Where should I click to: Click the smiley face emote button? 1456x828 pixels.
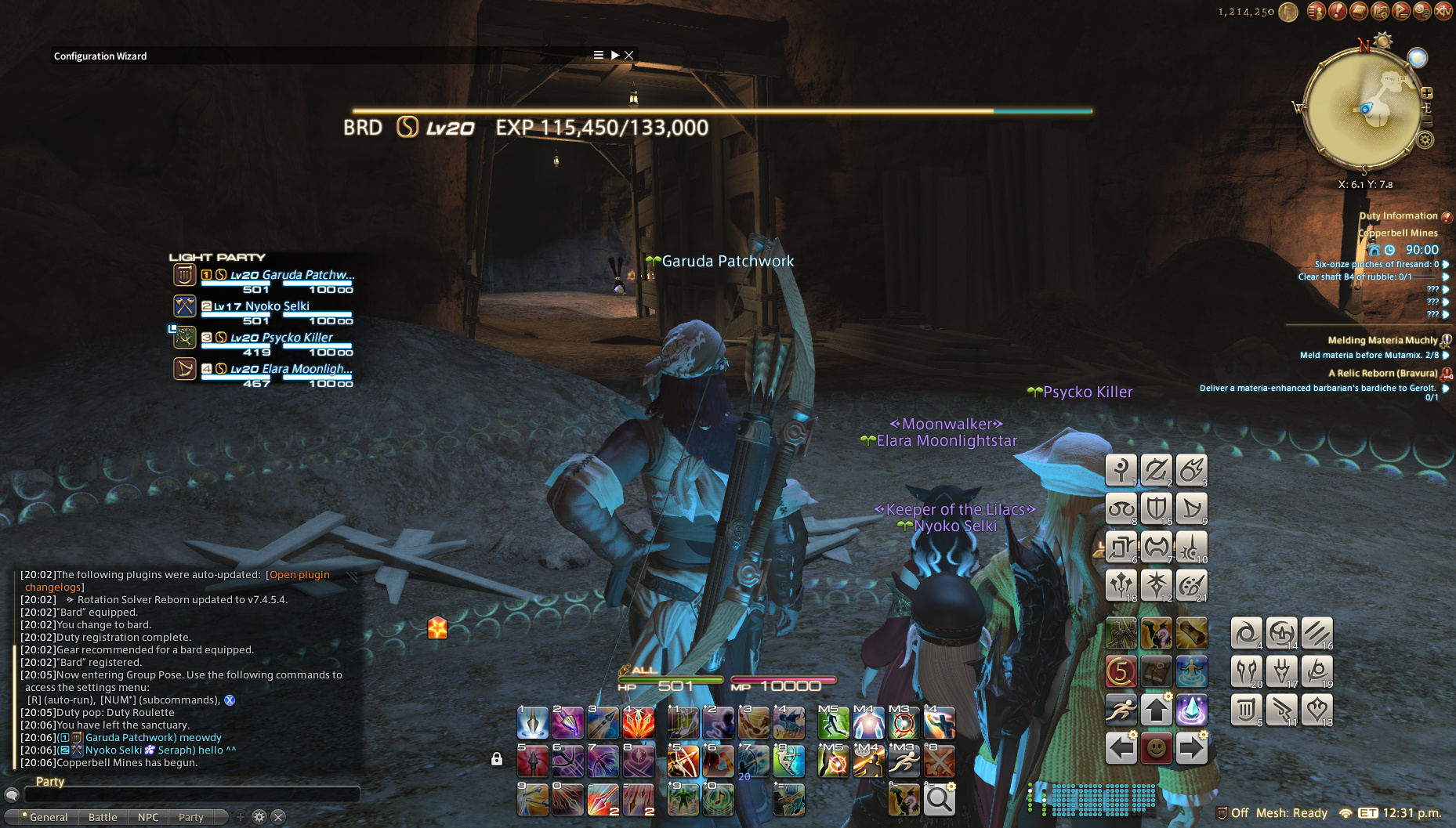click(x=1156, y=748)
